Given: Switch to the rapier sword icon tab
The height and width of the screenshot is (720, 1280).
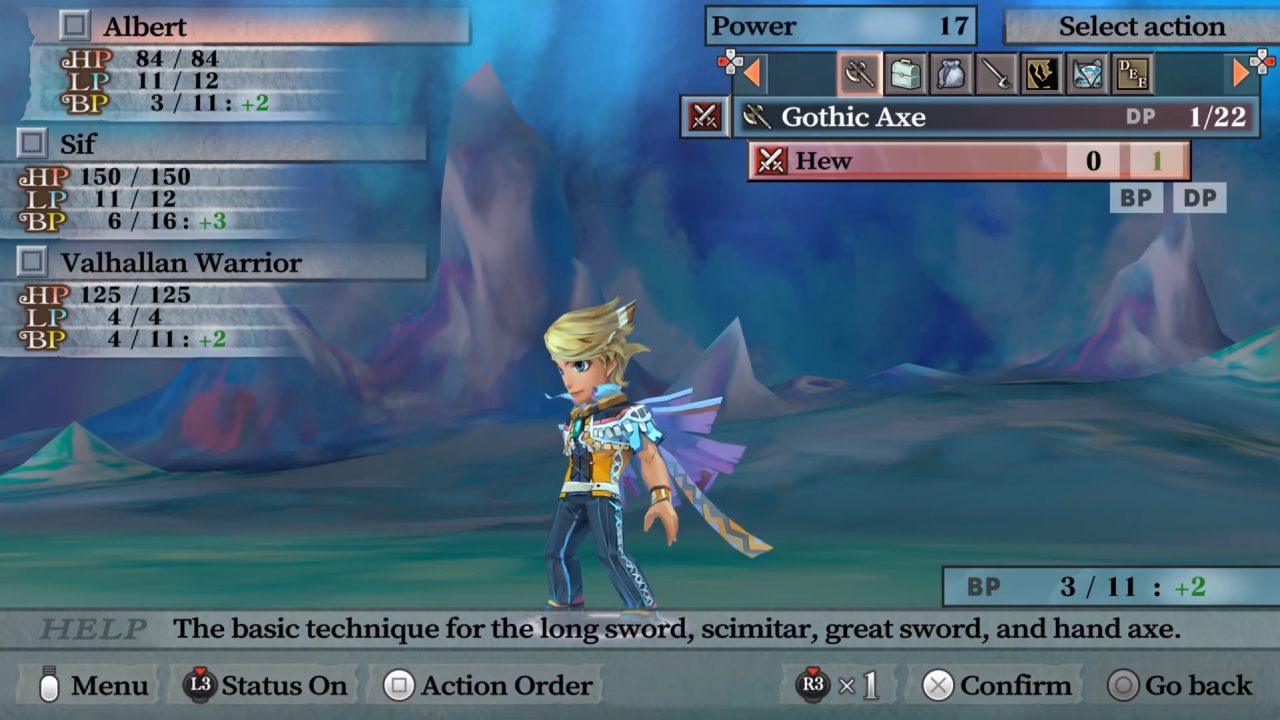Looking at the screenshot, I should tap(996, 73).
